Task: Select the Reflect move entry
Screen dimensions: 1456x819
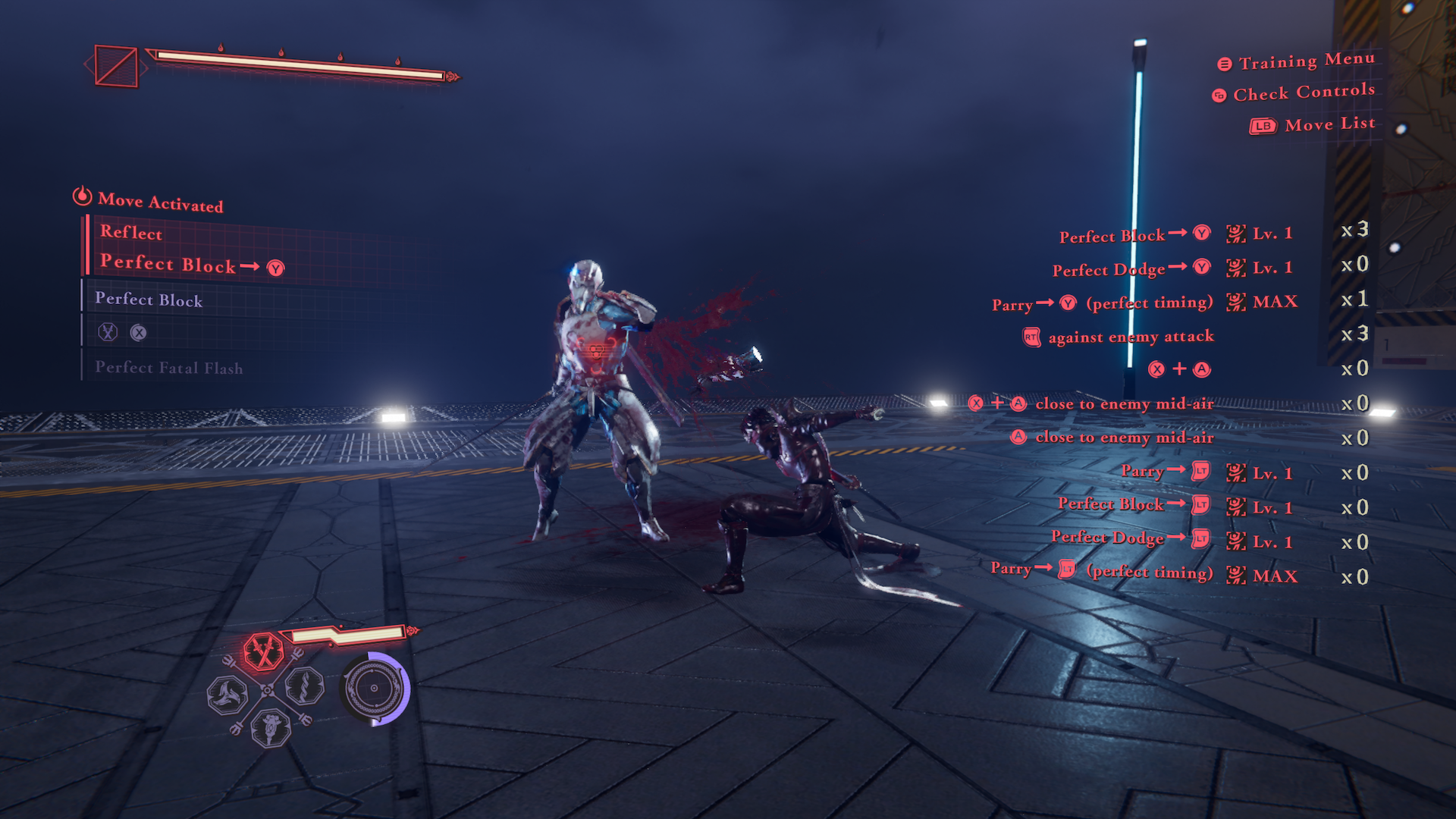Action: pos(131,233)
